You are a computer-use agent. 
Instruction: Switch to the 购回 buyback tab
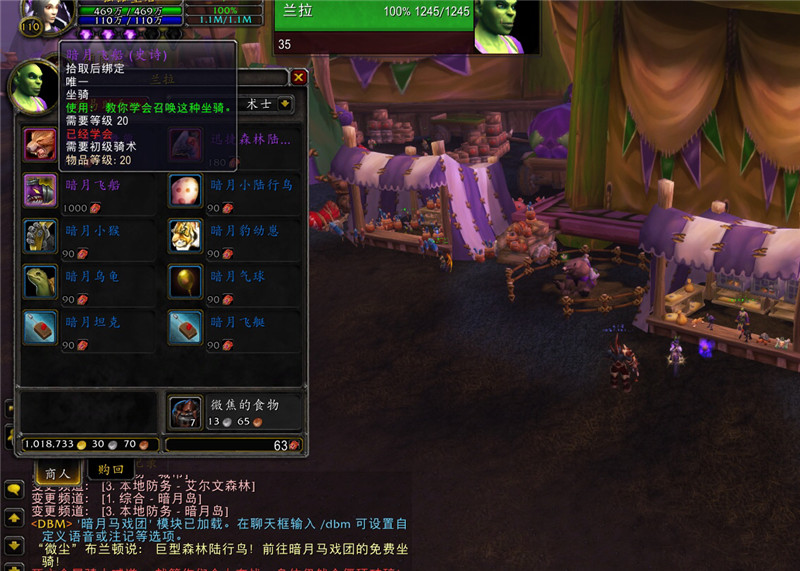tap(110, 469)
